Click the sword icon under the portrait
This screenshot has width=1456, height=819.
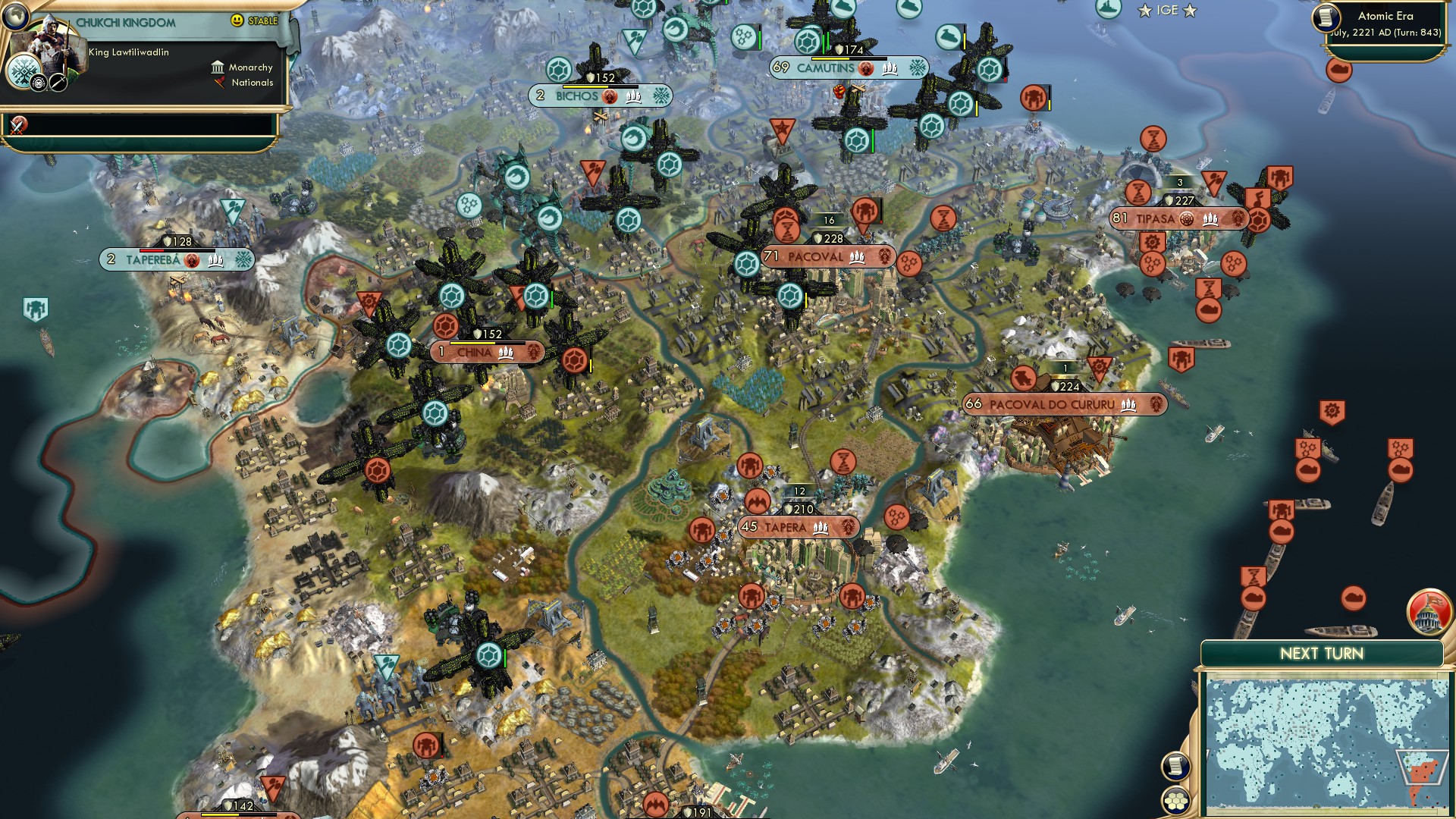click(x=58, y=82)
